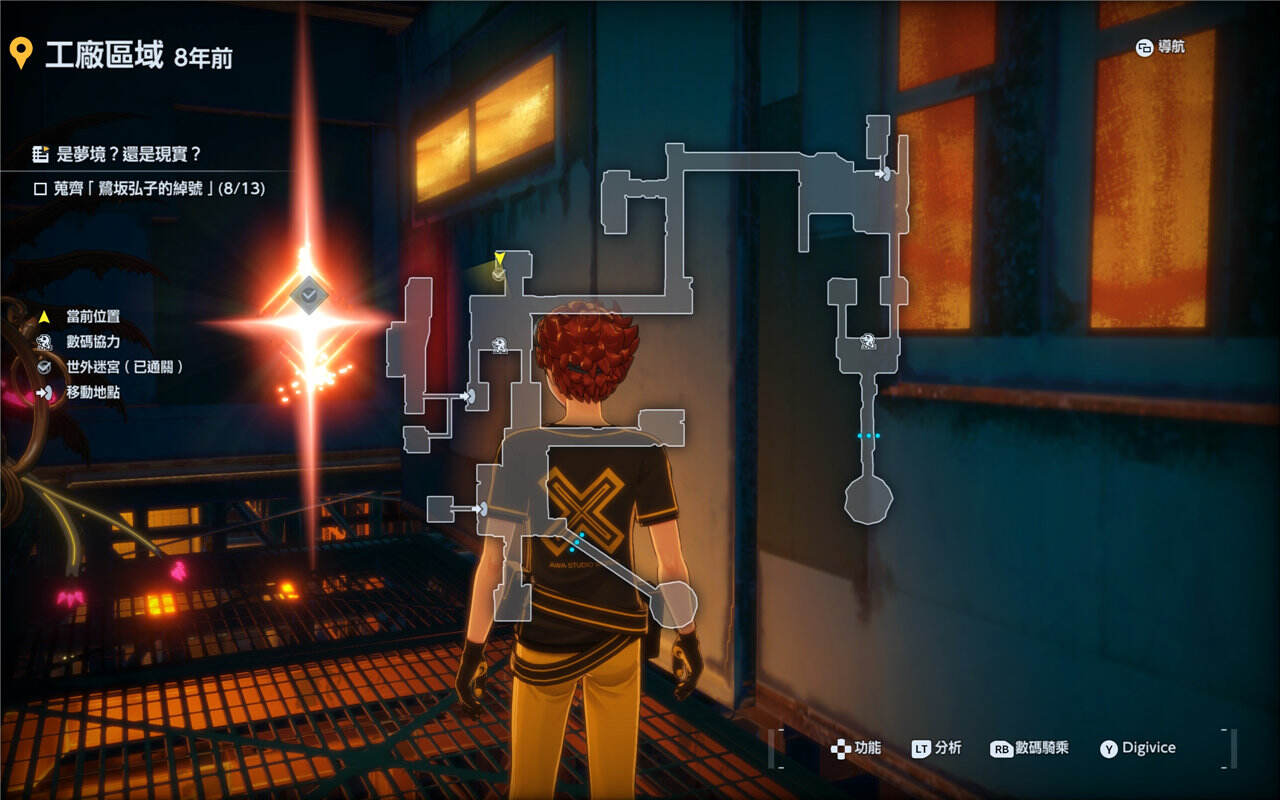Click the yellow current-position arrow on the map

click(x=499, y=259)
